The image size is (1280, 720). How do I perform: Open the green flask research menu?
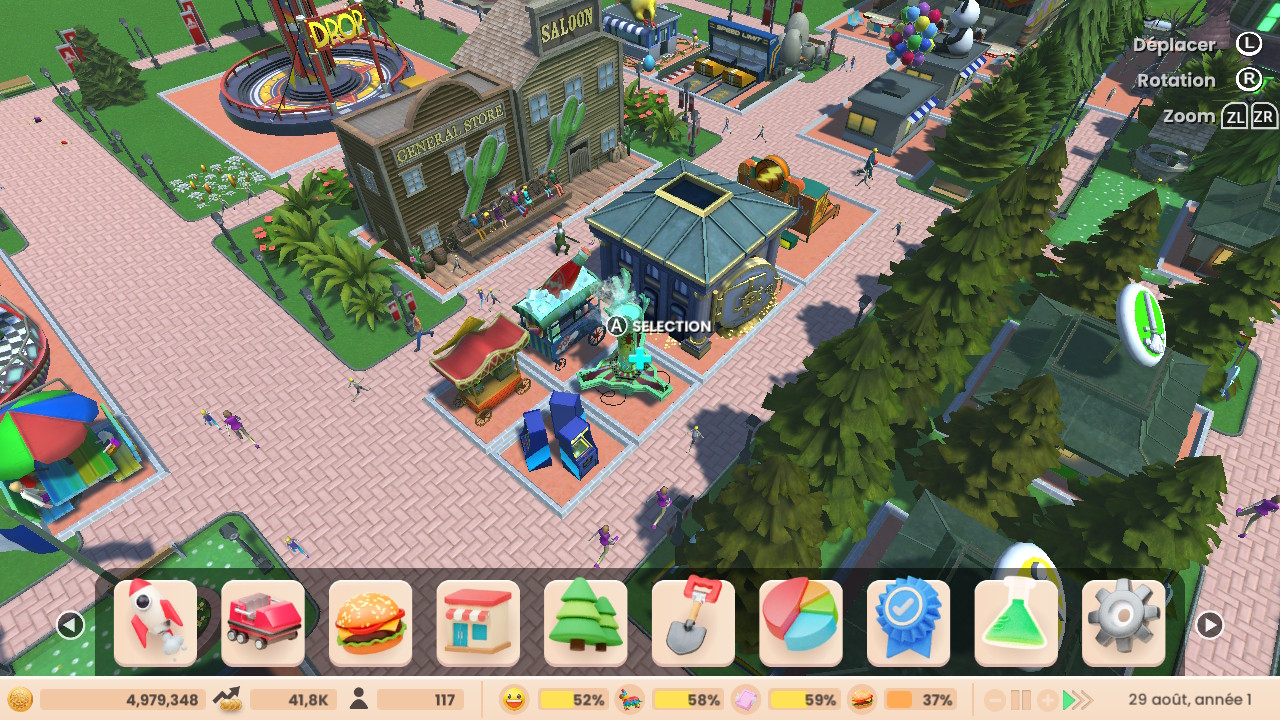(x=1015, y=623)
